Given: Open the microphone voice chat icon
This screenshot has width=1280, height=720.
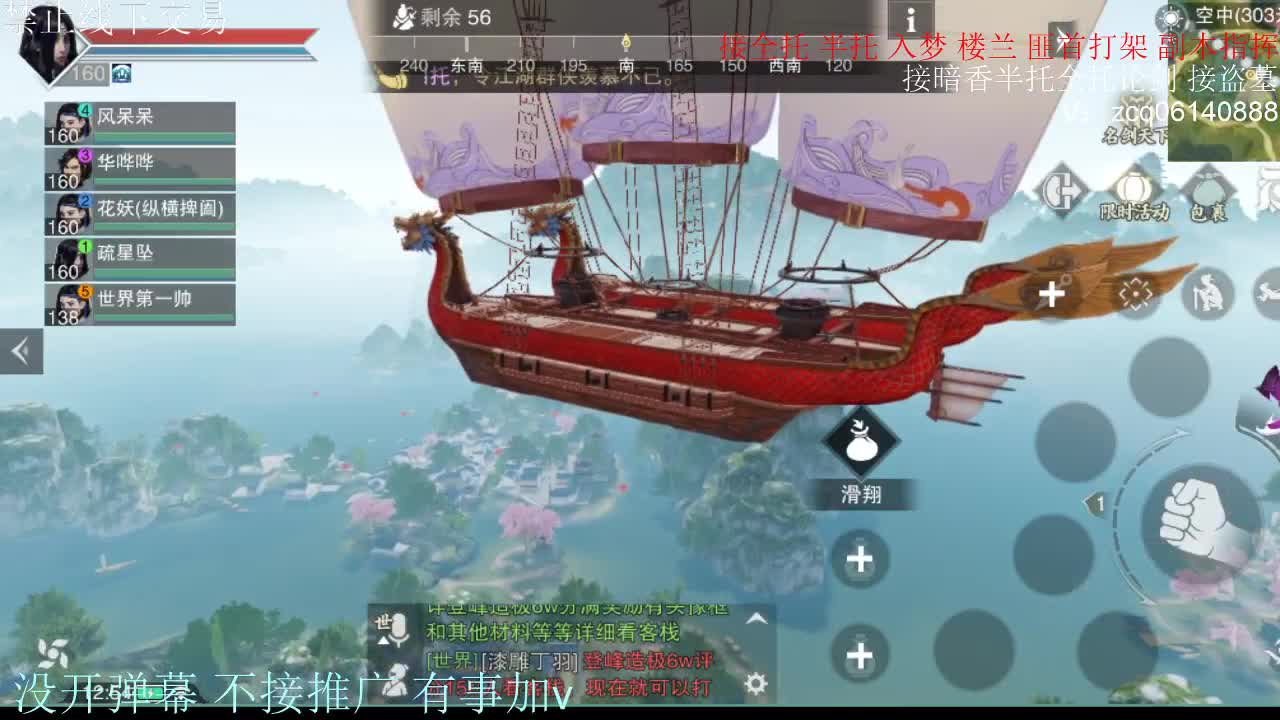Looking at the screenshot, I should [x=399, y=630].
